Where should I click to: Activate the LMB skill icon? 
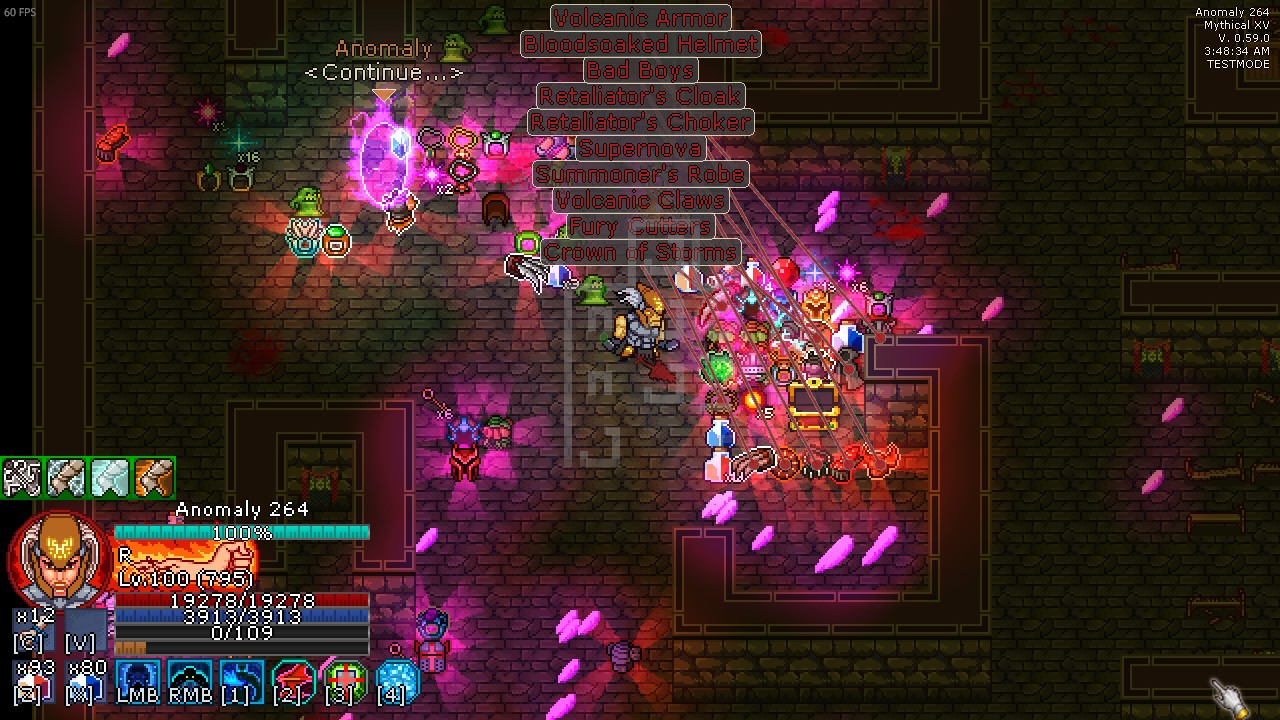pos(138,682)
